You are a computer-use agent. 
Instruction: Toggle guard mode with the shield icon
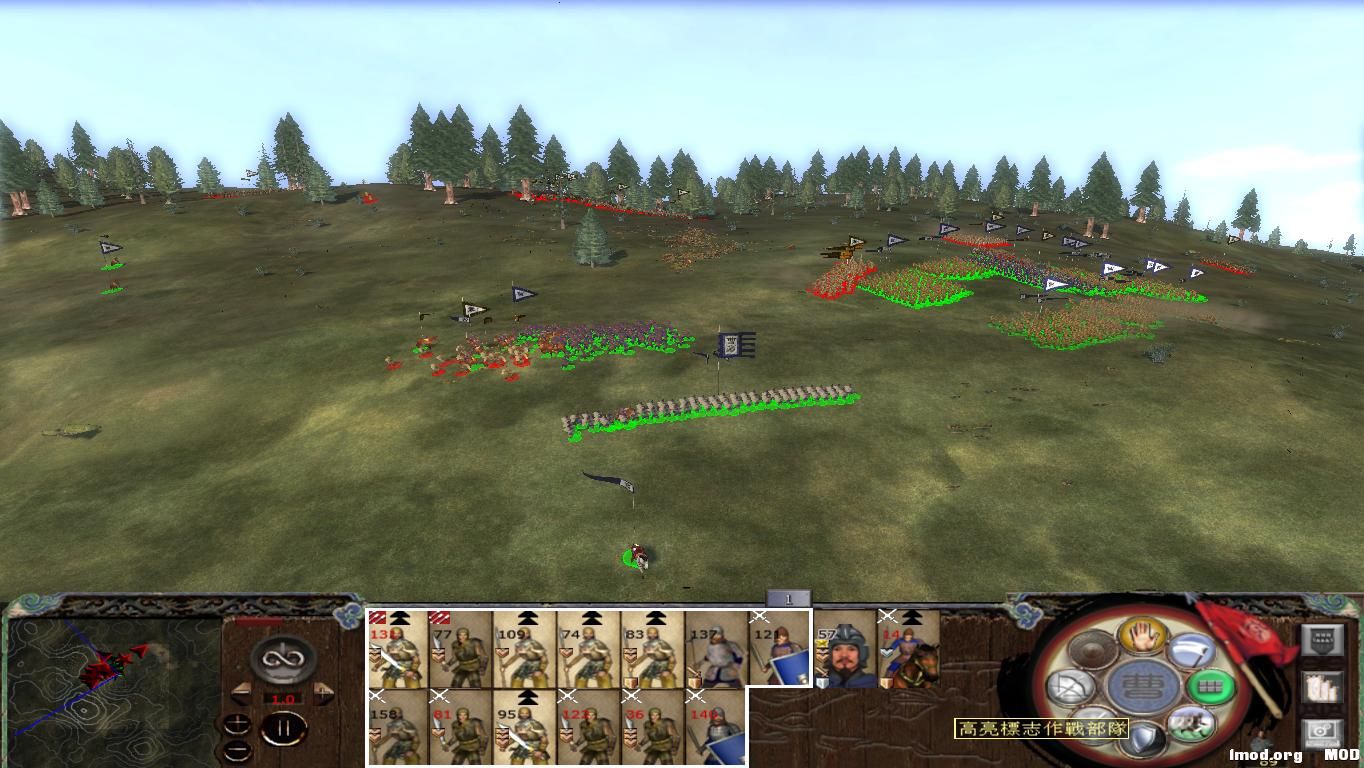pos(1145,736)
